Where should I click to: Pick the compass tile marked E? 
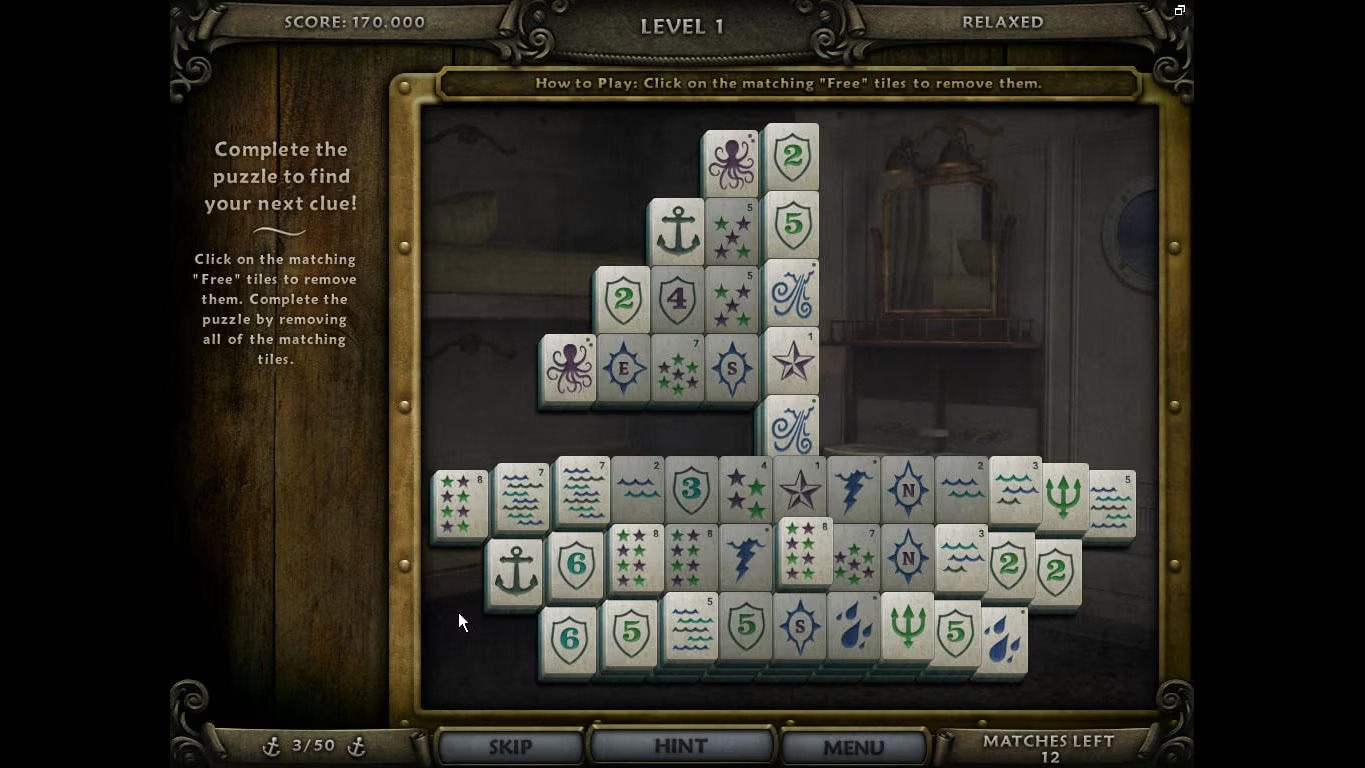click(623, 368)
